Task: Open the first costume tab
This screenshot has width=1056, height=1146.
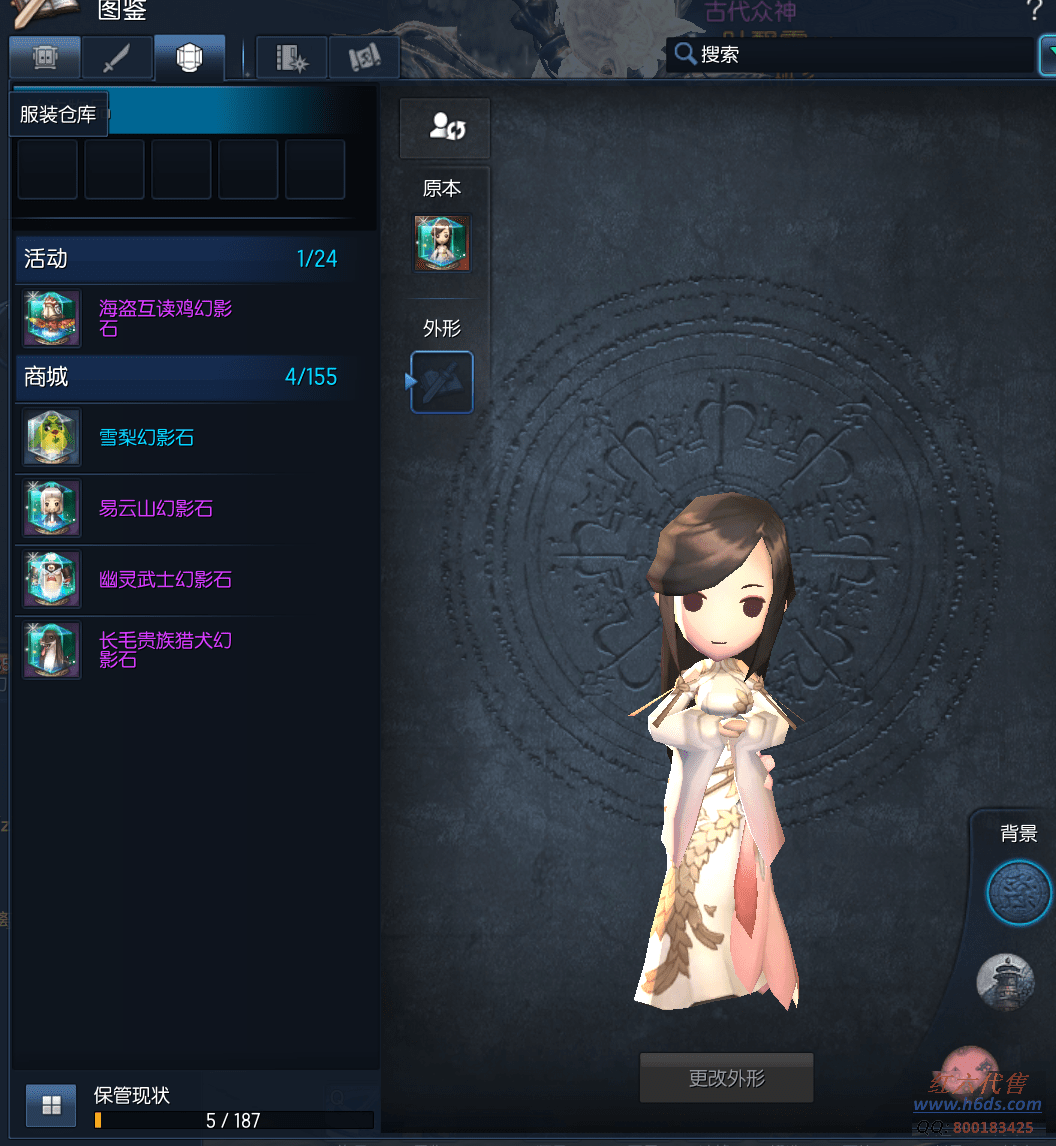Action: [x=44, y=58]
